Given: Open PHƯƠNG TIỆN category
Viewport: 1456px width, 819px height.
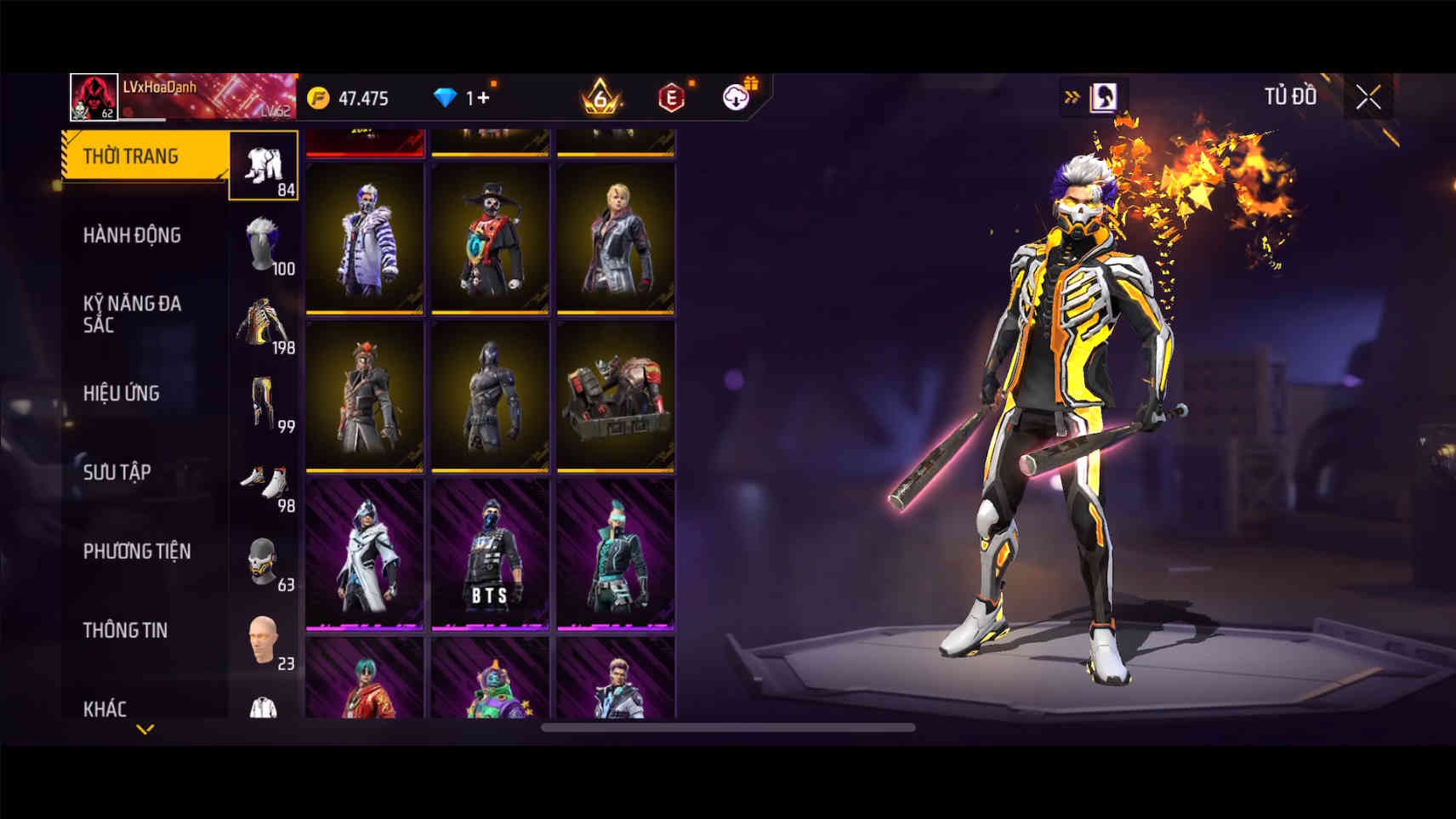Looking at the screenshot, I should click(x=137, y=551).
